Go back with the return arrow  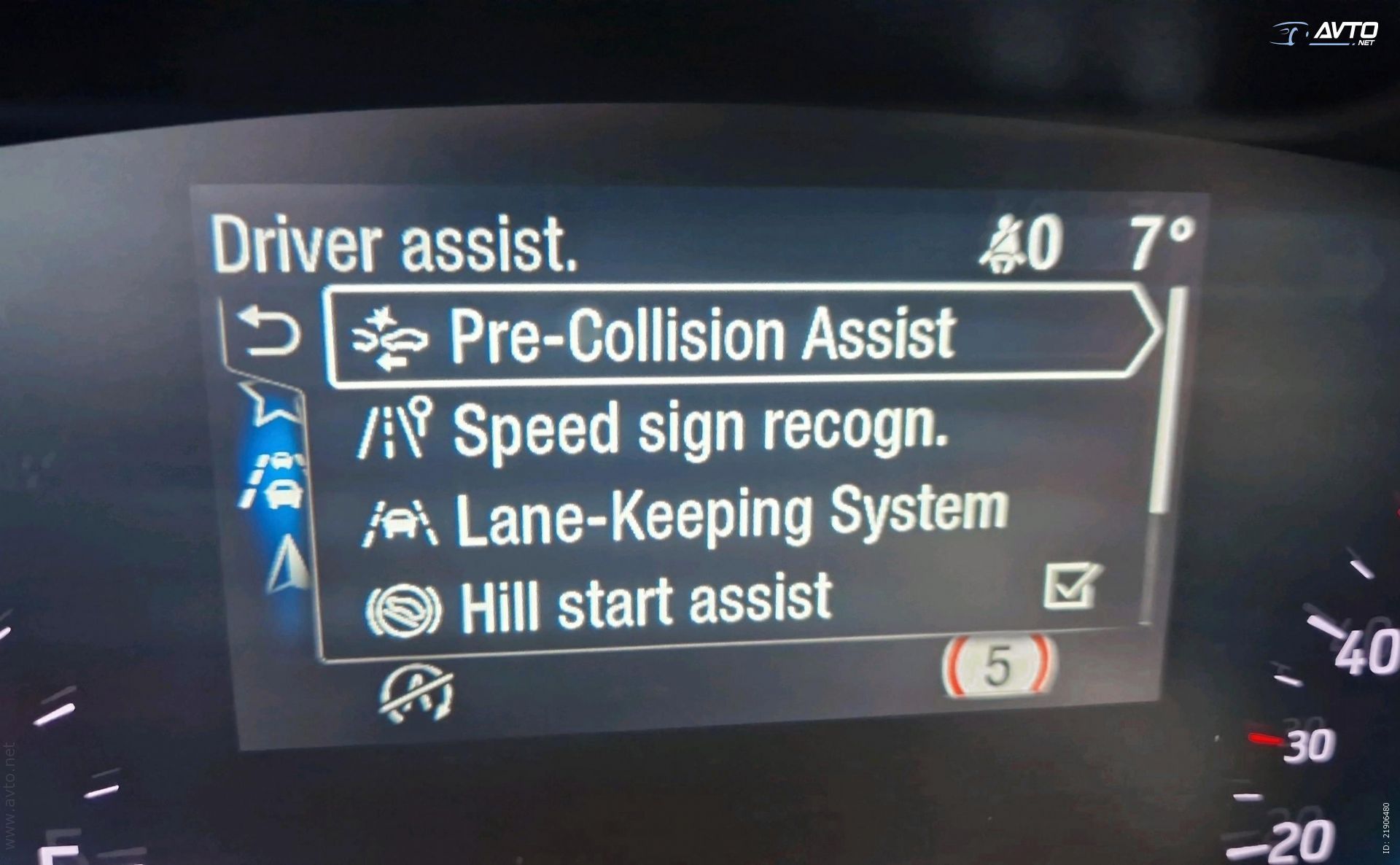pos(271,332)
